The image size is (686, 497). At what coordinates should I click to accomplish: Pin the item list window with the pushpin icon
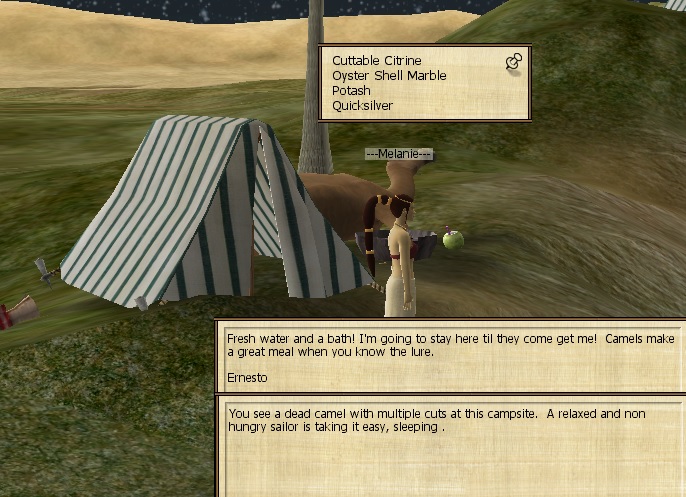point(513,63)
